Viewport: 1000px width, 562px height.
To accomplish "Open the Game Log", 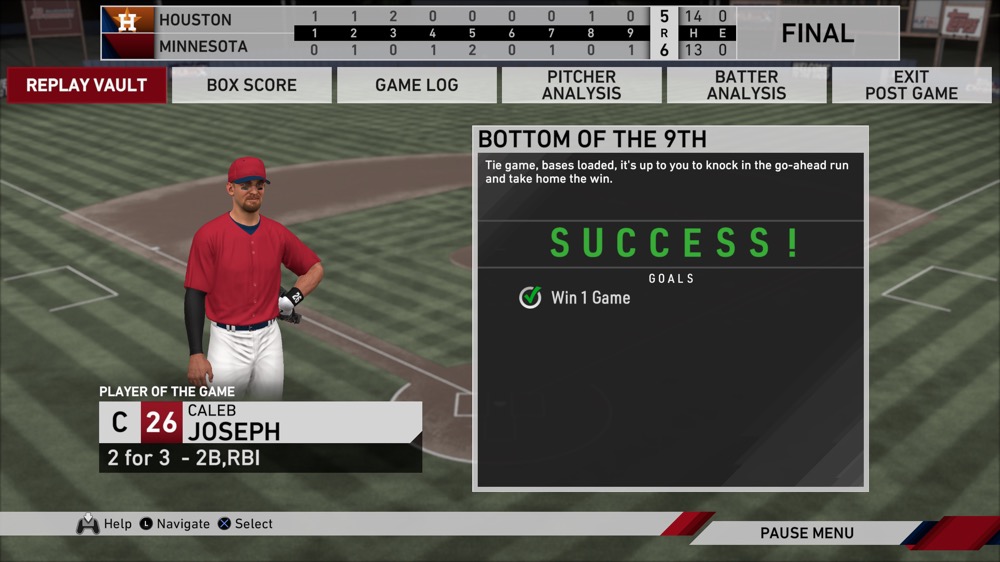I will tap(416, 85).
